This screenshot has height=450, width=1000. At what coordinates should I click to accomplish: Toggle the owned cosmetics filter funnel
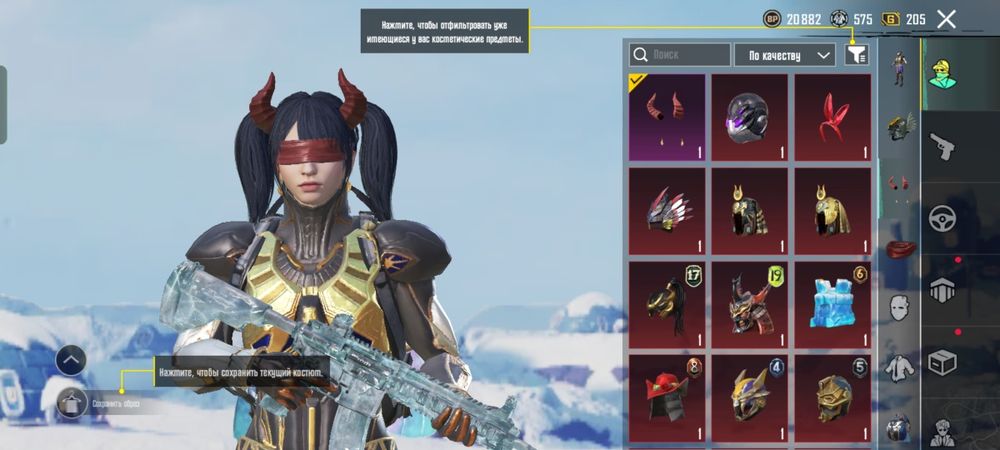(856, 55)
